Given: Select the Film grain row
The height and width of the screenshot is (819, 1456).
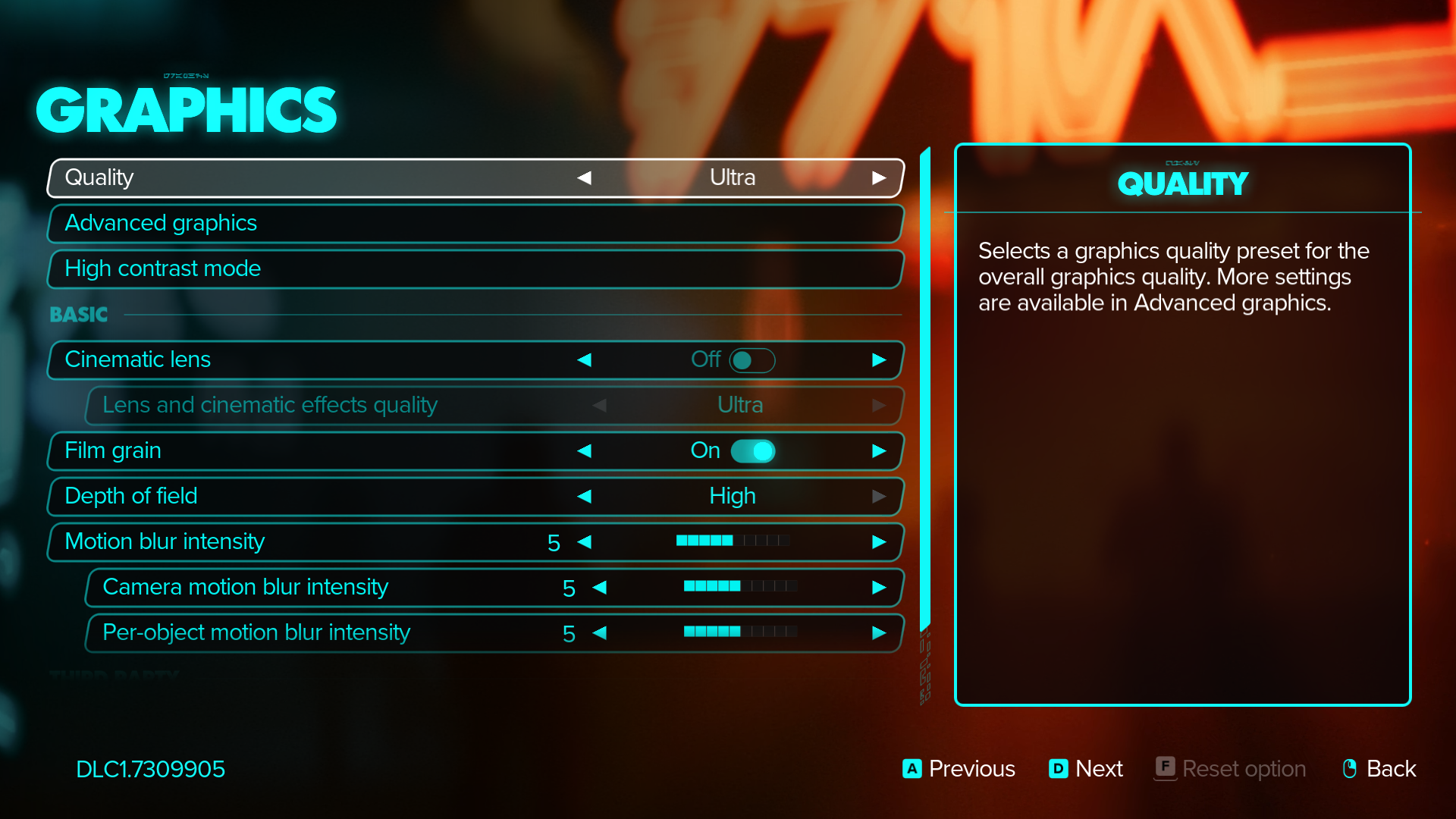Looking at the screenshot, I should [303, 450].
